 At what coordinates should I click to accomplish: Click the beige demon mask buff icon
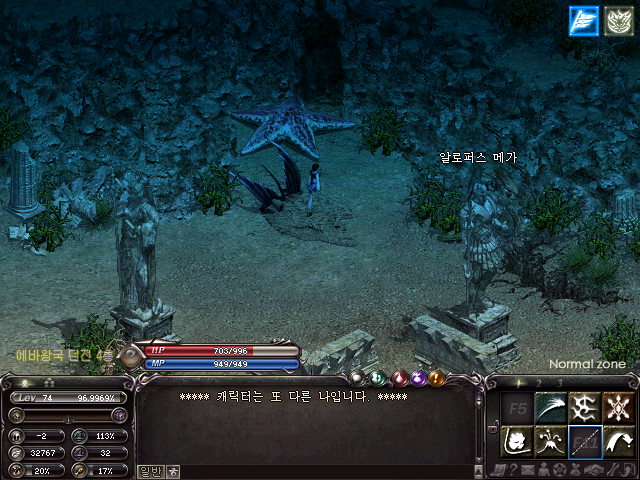[x=618, y=20]
